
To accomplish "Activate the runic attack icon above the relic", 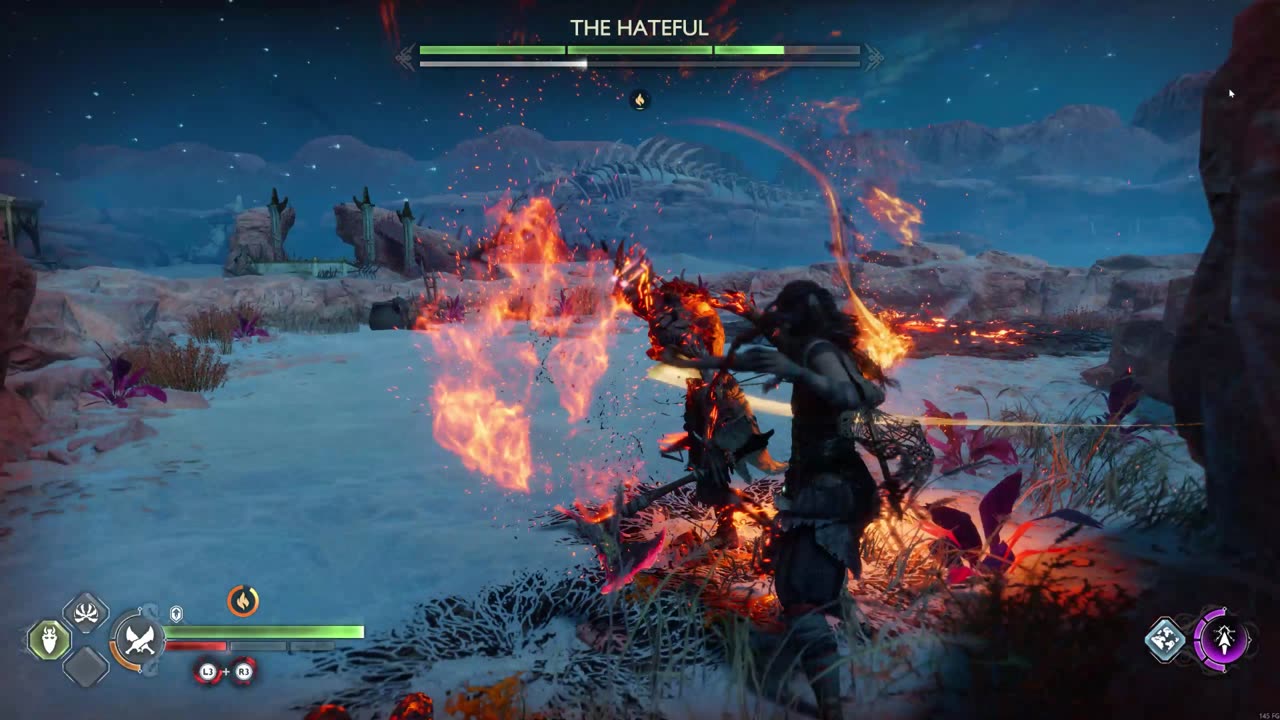I will coord(86,613).
